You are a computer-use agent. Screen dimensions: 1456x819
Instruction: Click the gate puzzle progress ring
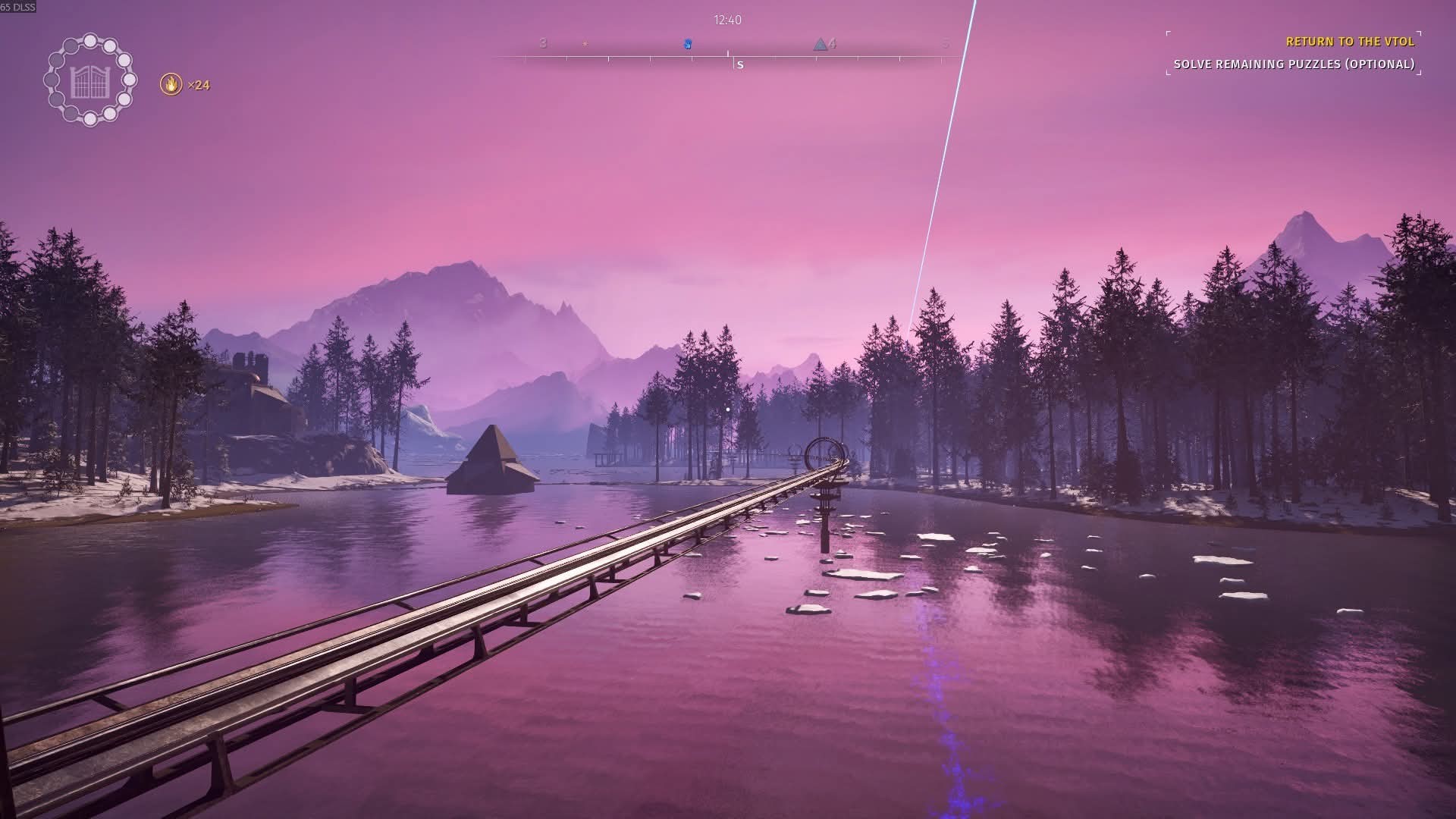pos(90,80)
